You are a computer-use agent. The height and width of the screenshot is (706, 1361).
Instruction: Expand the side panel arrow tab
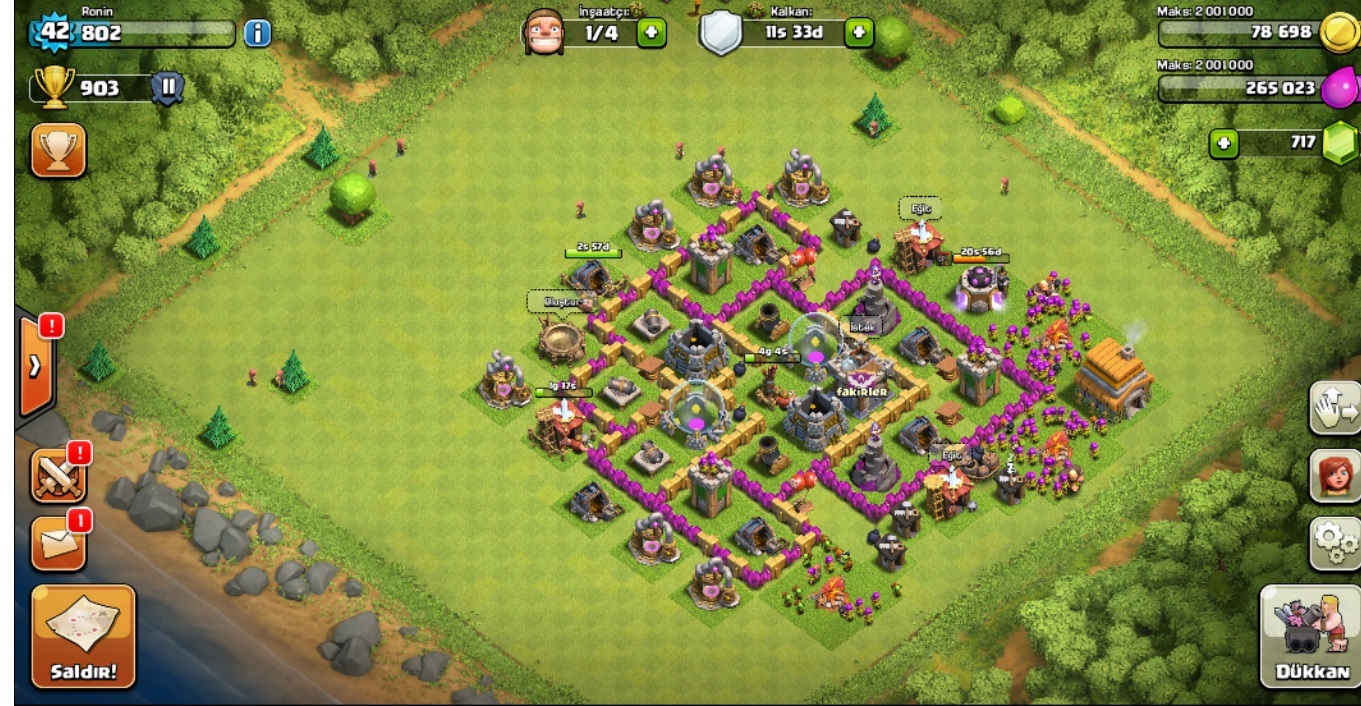[x=35, y=366]
